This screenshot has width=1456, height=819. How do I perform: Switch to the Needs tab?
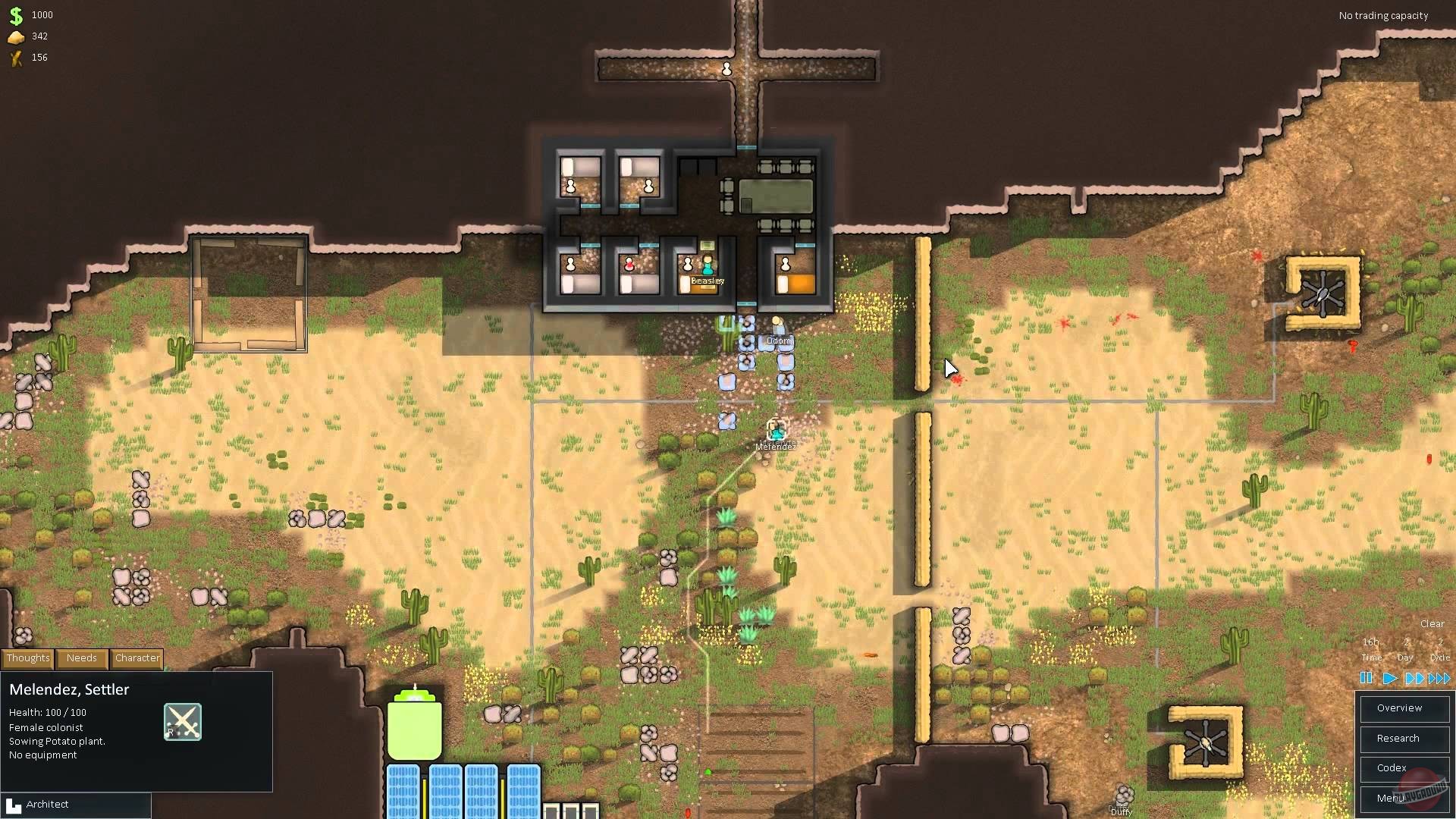81,658
